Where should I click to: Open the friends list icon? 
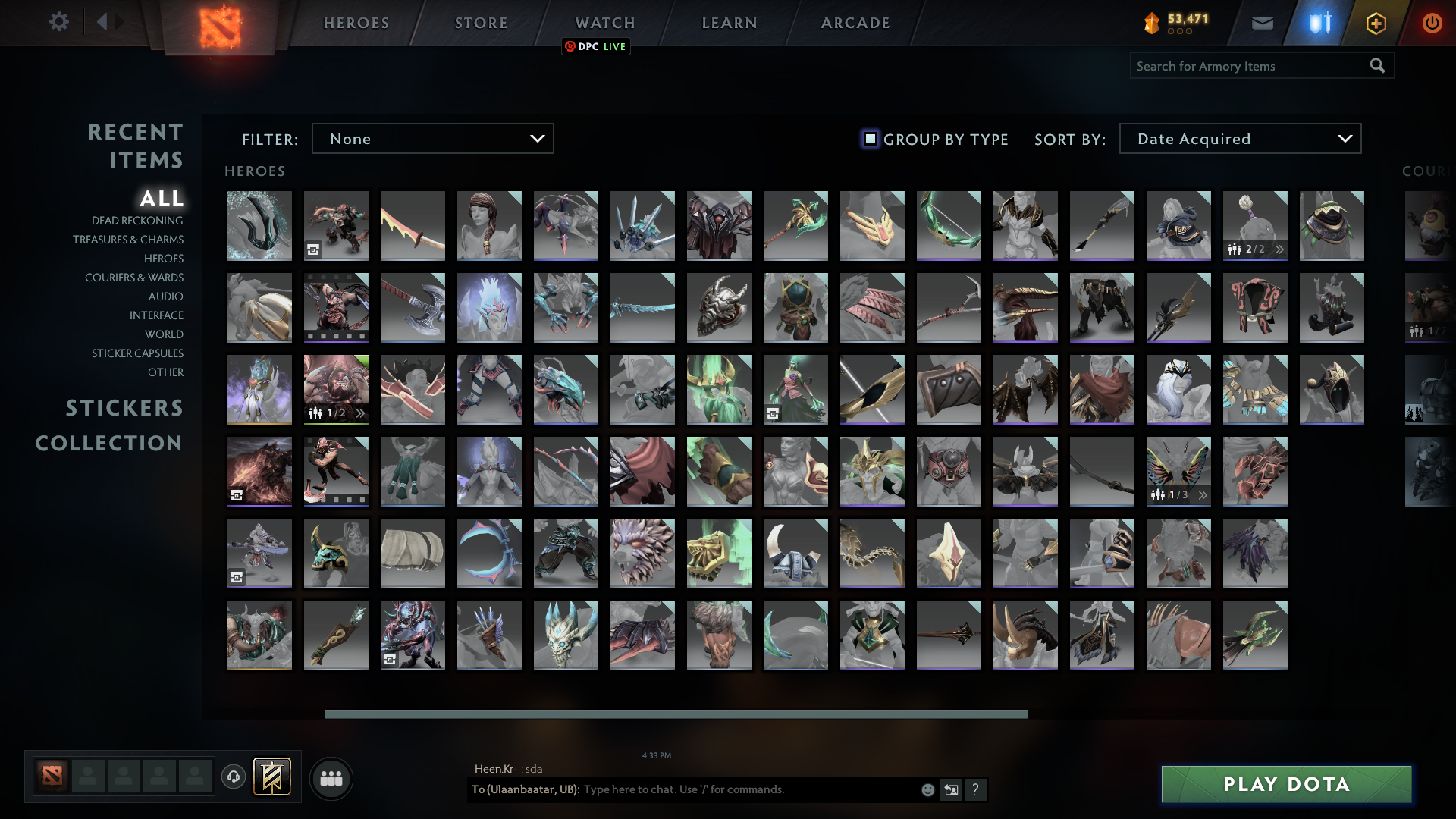coord(330,777)
